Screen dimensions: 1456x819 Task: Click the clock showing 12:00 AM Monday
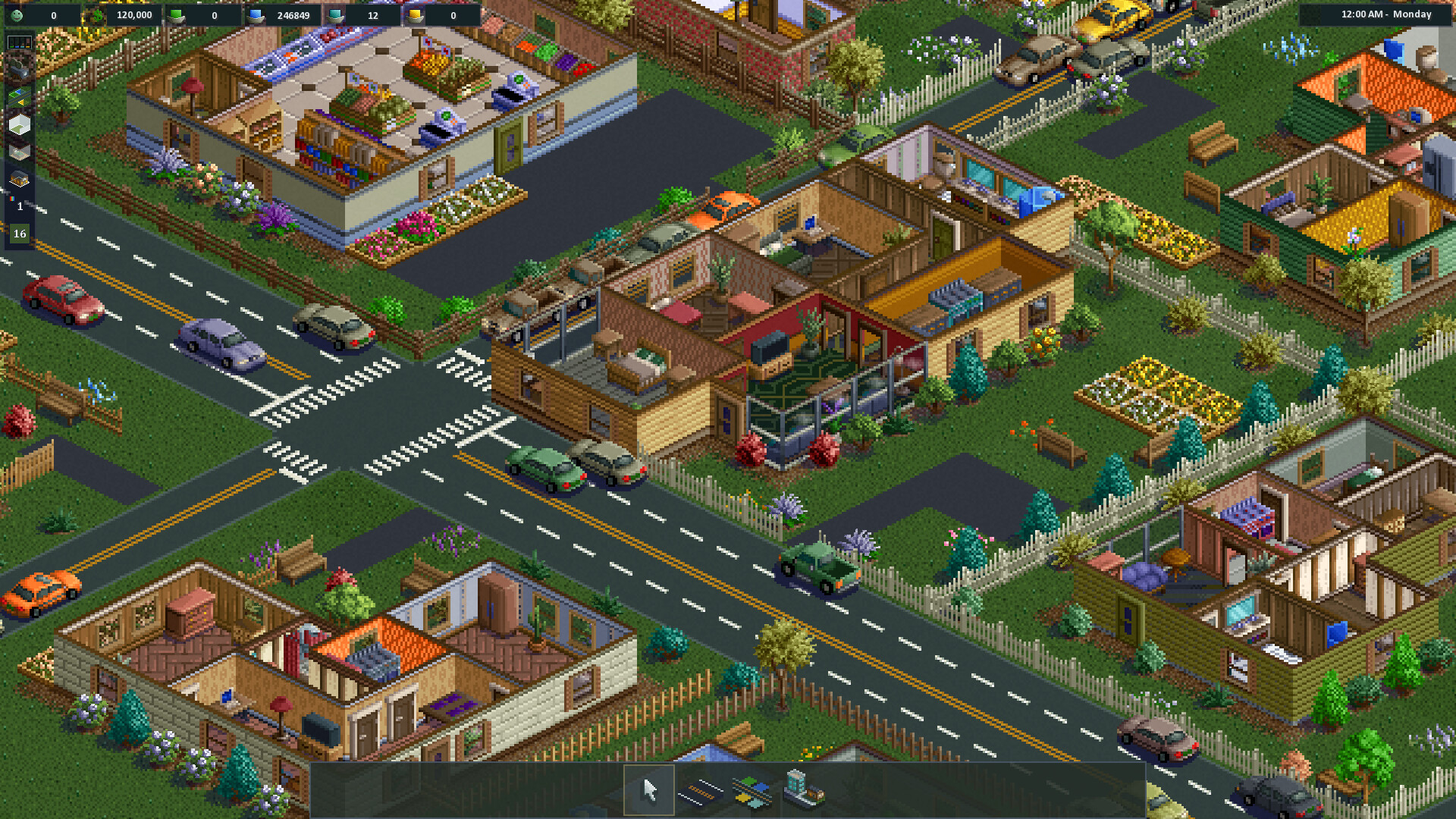(1386, 14)
